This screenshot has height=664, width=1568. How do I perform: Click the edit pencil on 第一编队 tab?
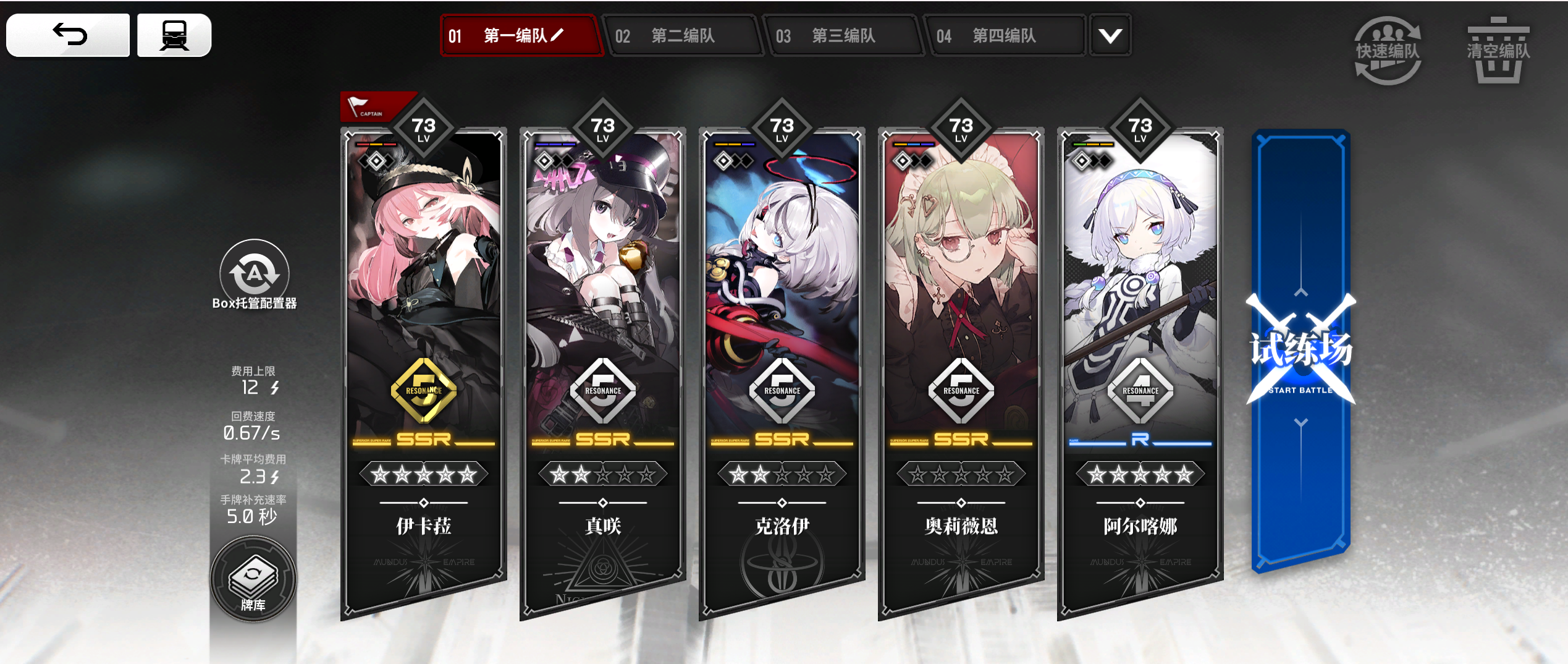click(x=555, y=36)
